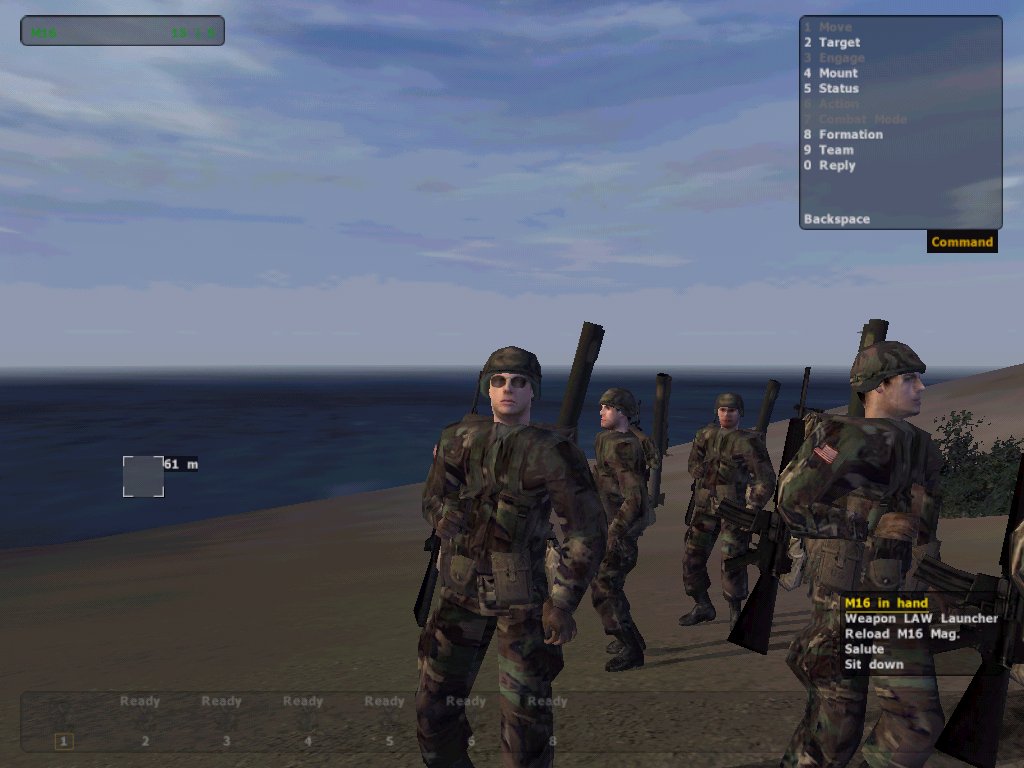The width and height of the screenshot is (1024, 768).
Task: Select squad member 4 in unit bar
Action: 308,741
